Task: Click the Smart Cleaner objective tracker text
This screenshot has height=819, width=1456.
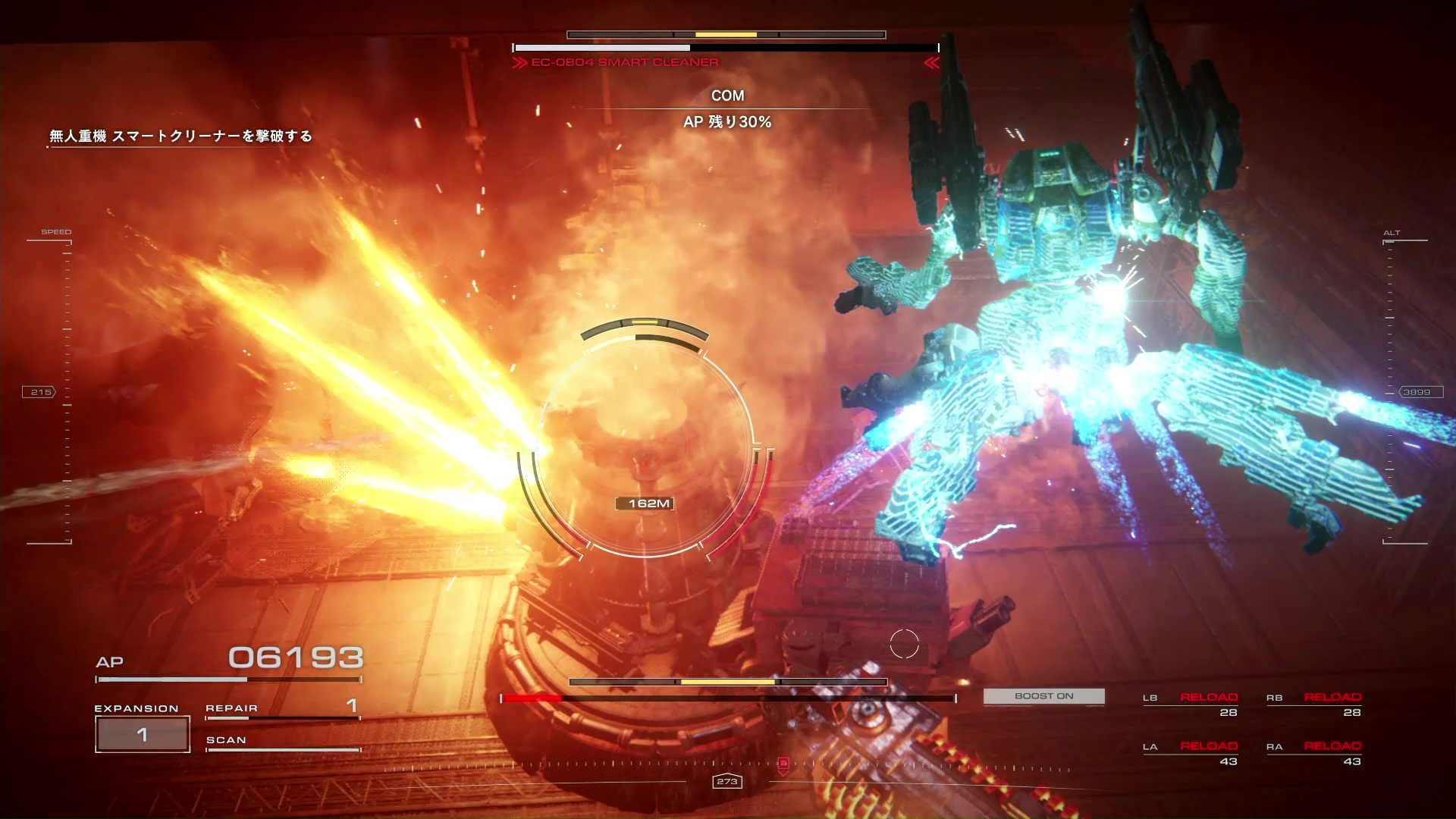Action: coord(180,136)
